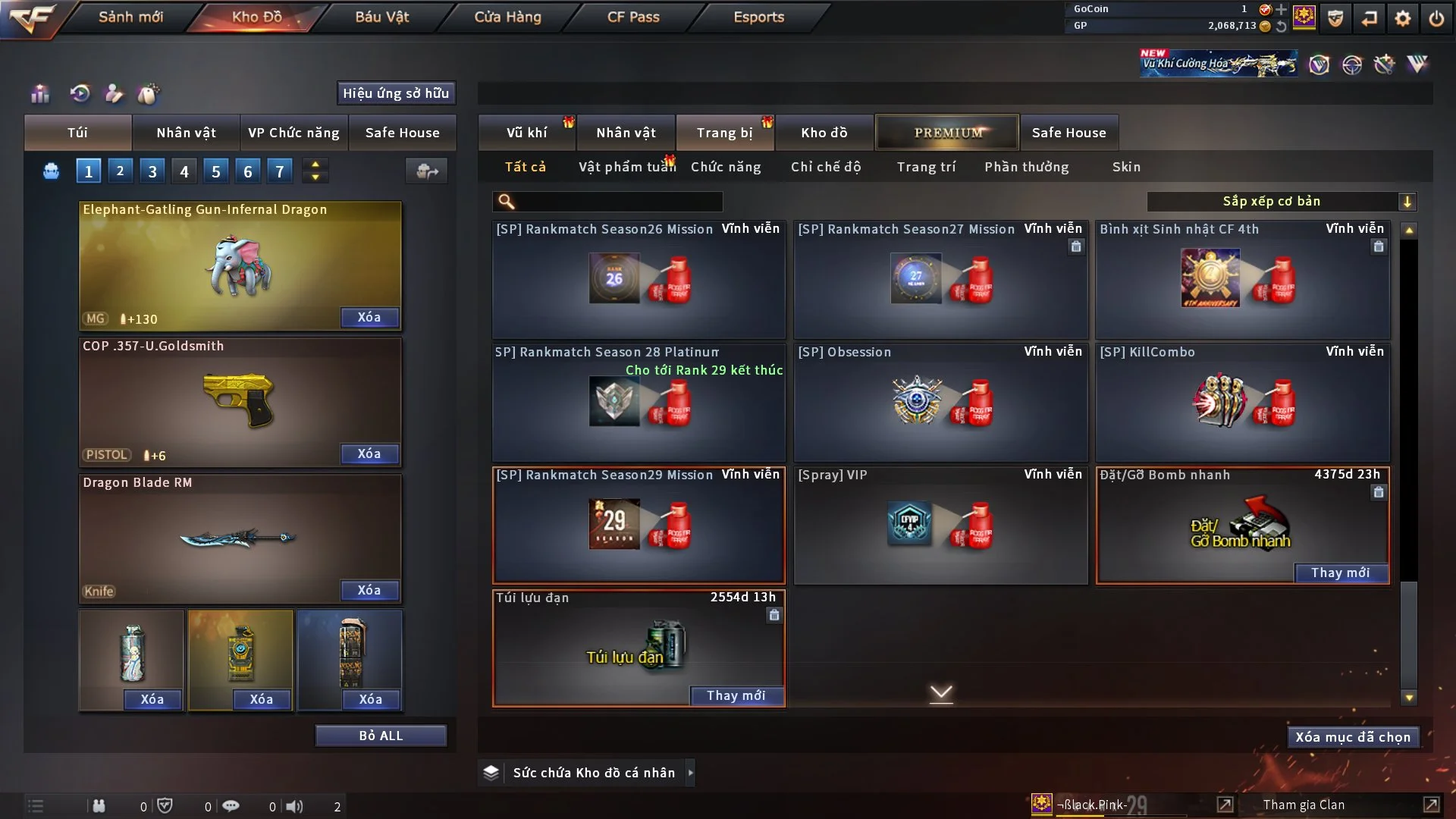This screenshot has height=819, width=1456.
Task: Open the settings gear icon
Action: tap(1402, 18)
